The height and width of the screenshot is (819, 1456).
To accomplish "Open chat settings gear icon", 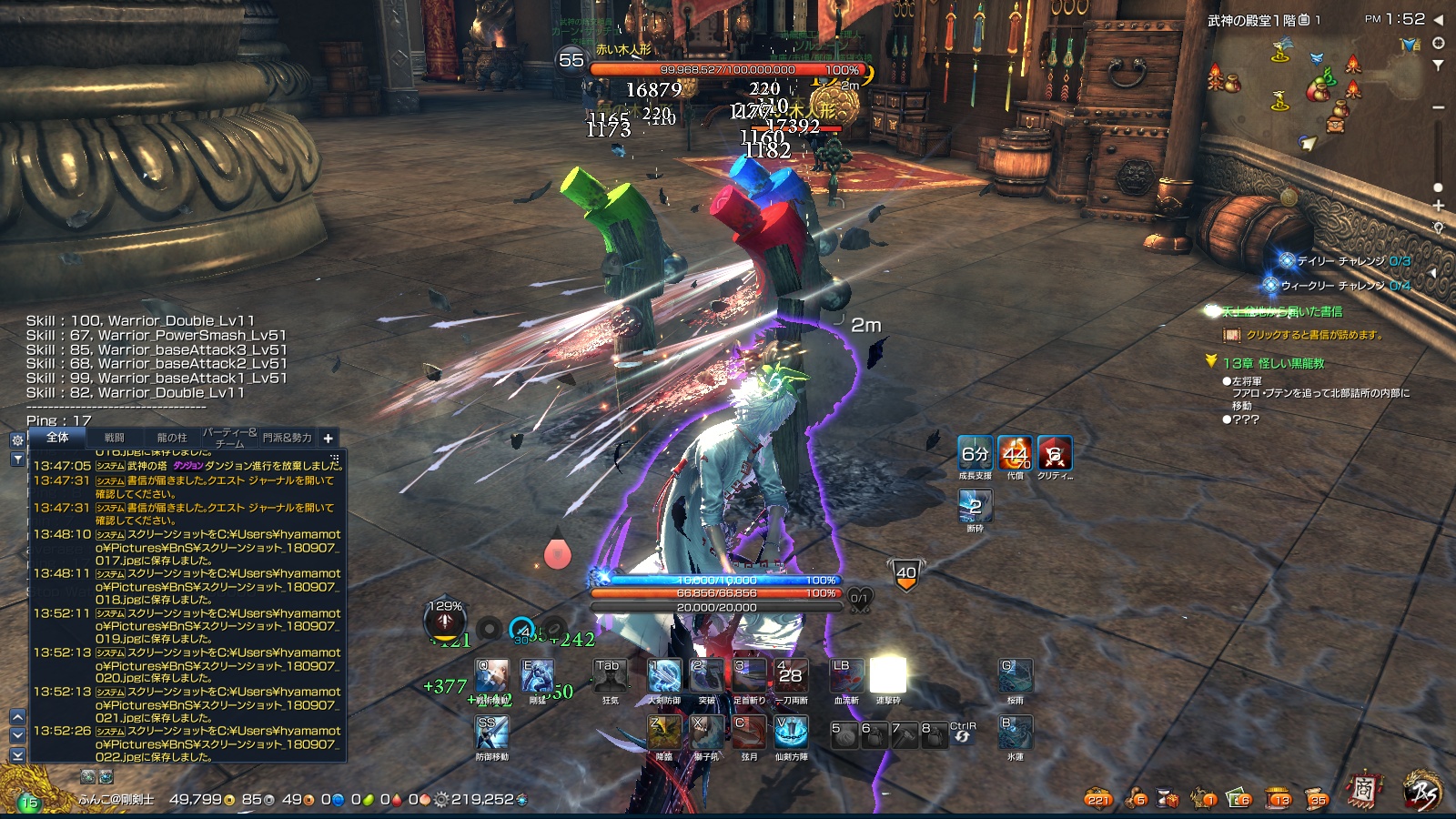I will click(x=17, y=440).
